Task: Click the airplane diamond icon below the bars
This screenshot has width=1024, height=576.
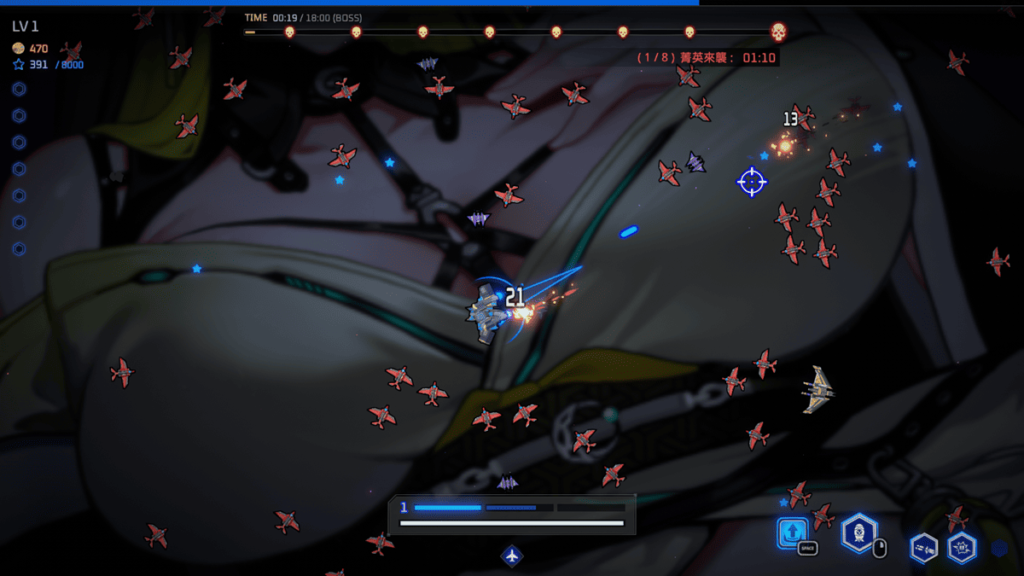Action: coord(512,555)
